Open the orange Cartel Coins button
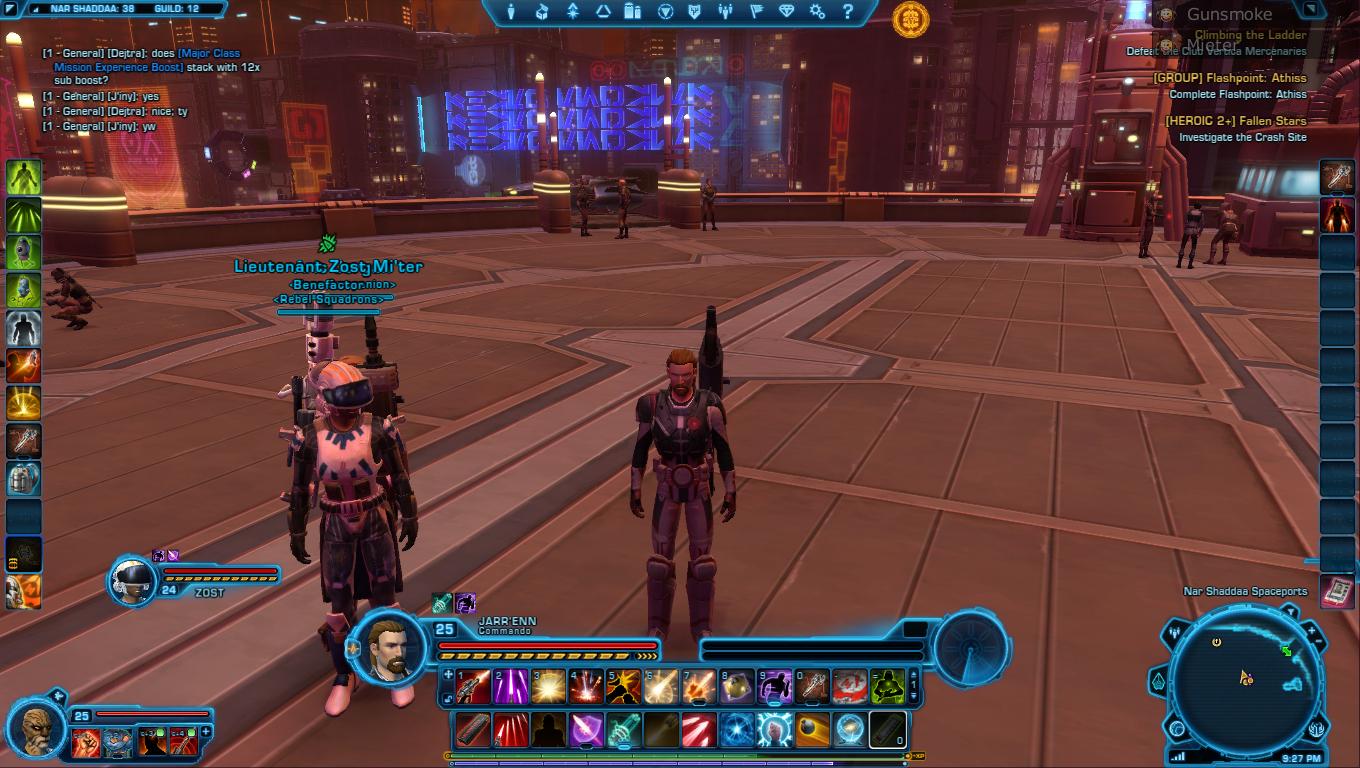Screen dimensions: 1360x768 tap(910, 20)
